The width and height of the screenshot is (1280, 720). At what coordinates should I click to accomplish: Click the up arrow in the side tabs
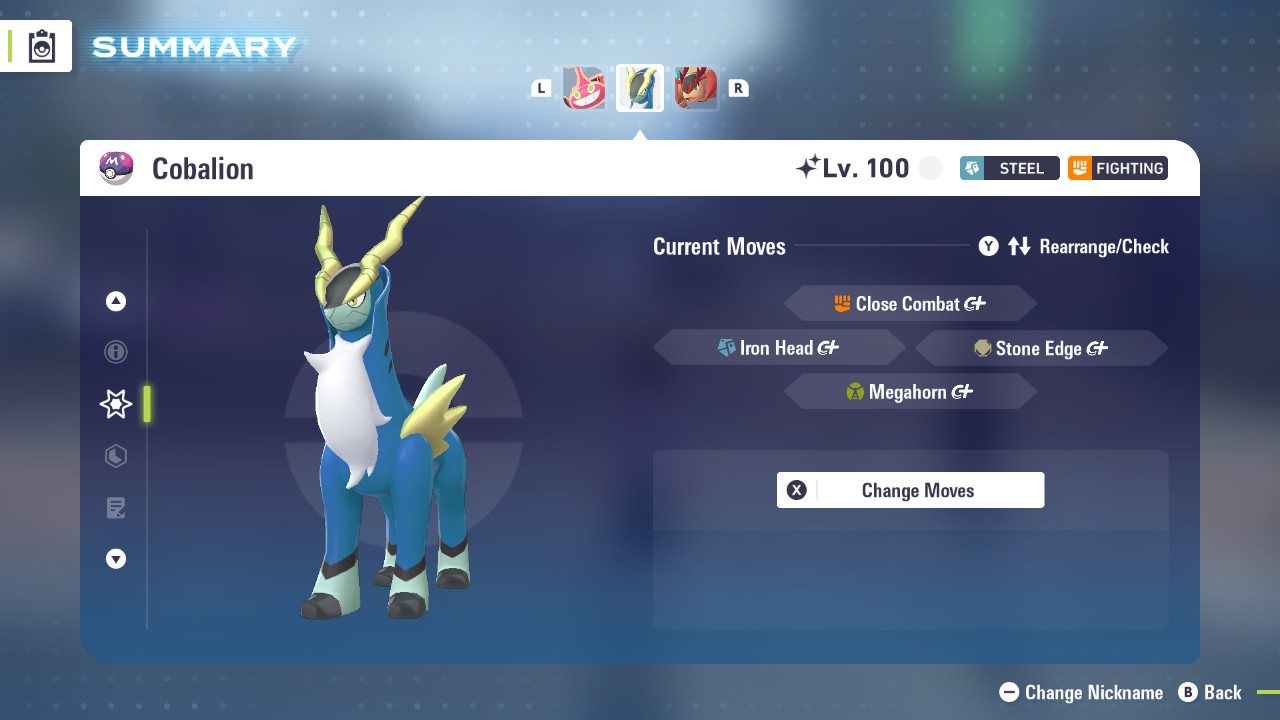(116, 301)
